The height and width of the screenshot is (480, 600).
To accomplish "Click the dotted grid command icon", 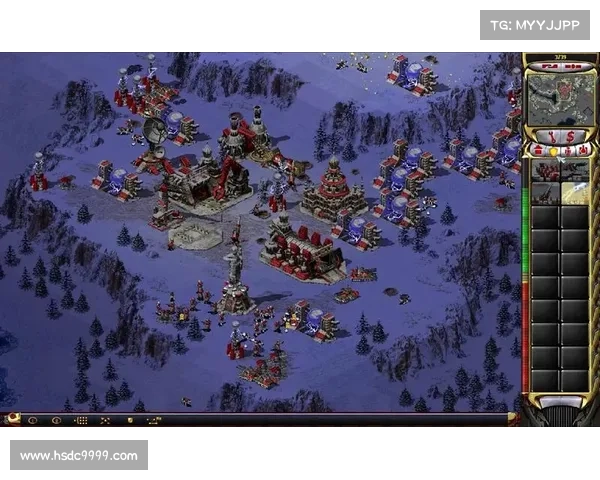I will point(81,420).
